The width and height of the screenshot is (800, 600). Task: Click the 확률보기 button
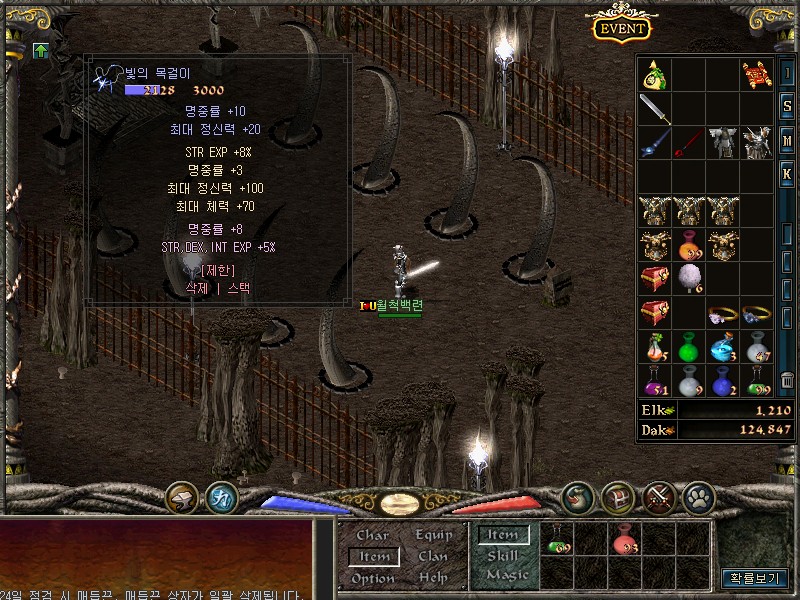point(754,578)
